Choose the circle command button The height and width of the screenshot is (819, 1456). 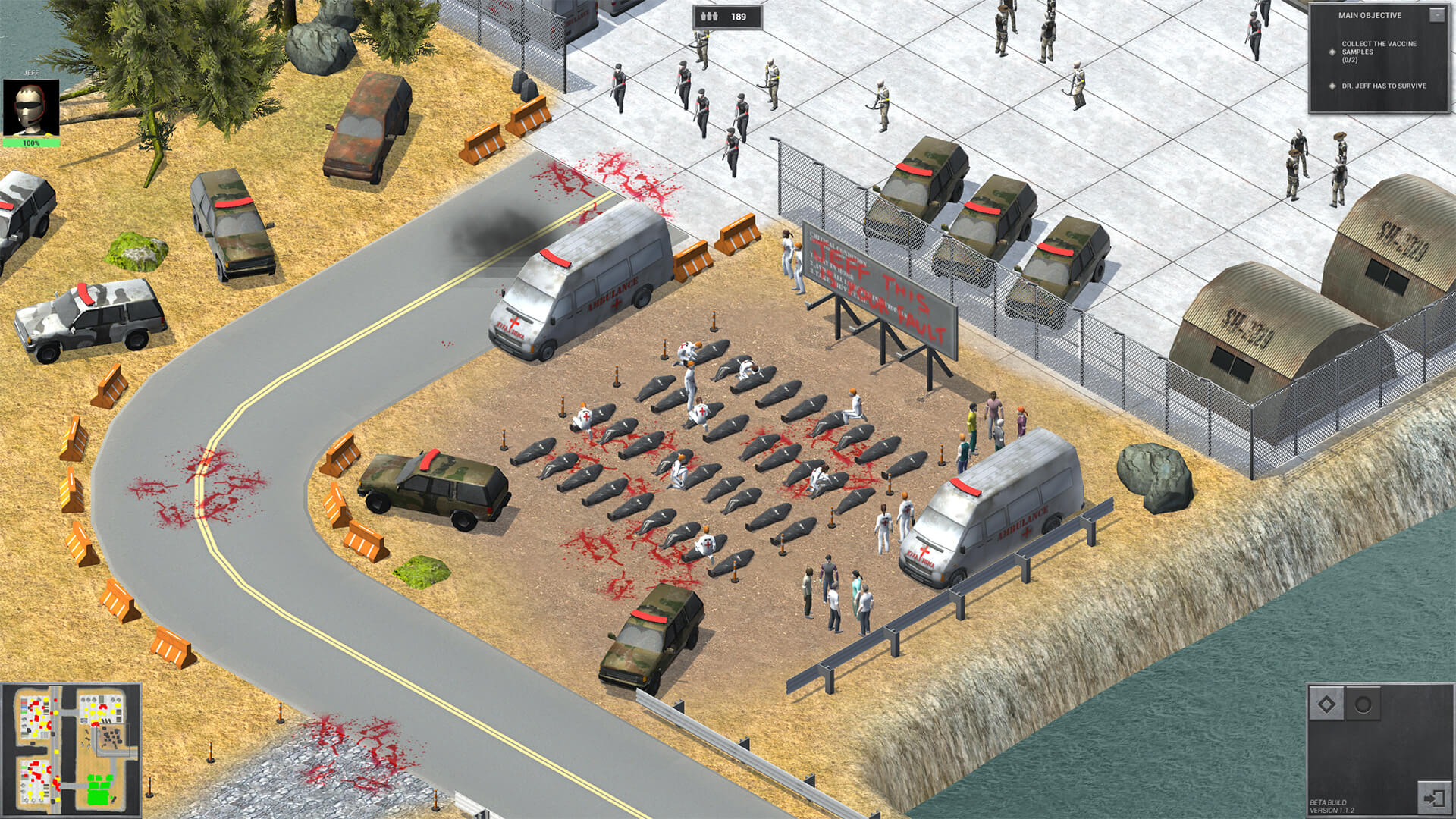point(1363,704)
